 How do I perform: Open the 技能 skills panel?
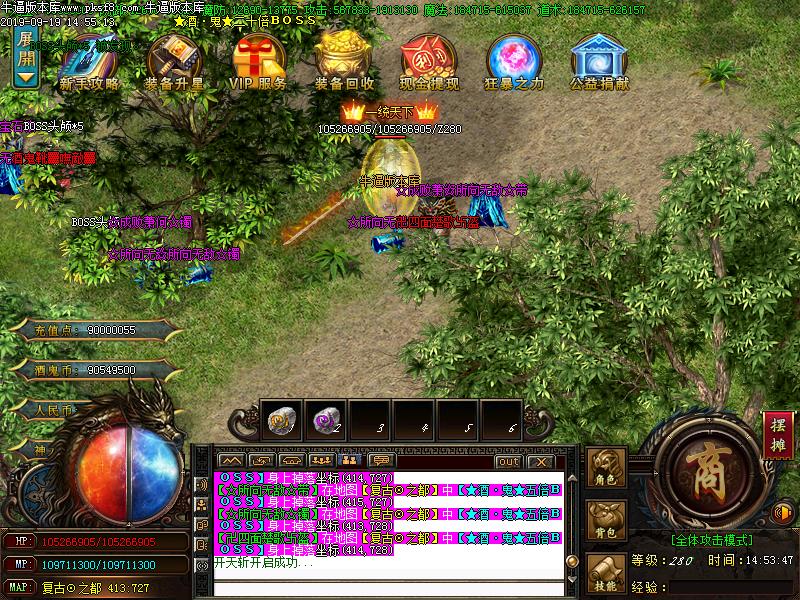coord(606,574)
